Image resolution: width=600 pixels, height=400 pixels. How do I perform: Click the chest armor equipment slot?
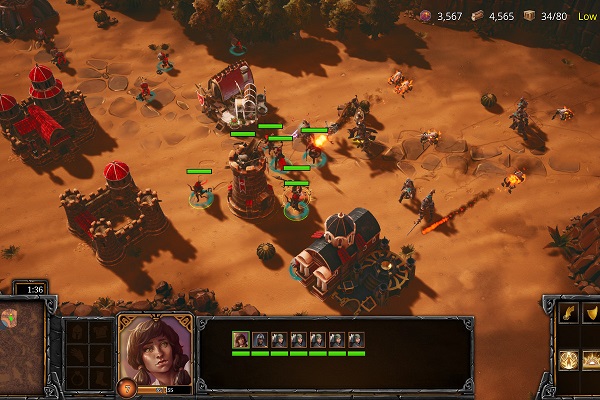(99, 330)
